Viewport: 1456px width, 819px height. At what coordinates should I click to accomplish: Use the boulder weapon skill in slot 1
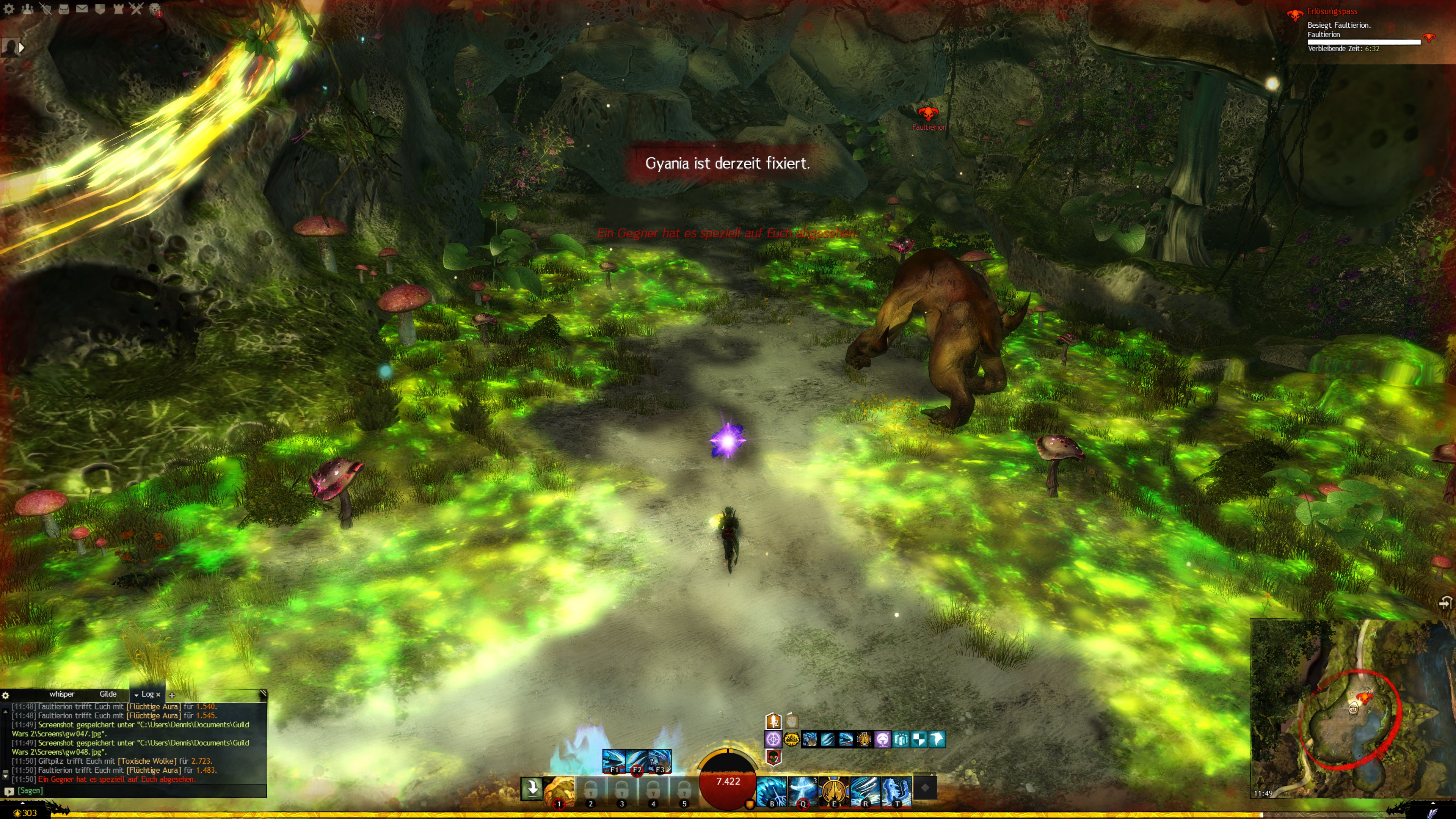click(x=559, y=790)
